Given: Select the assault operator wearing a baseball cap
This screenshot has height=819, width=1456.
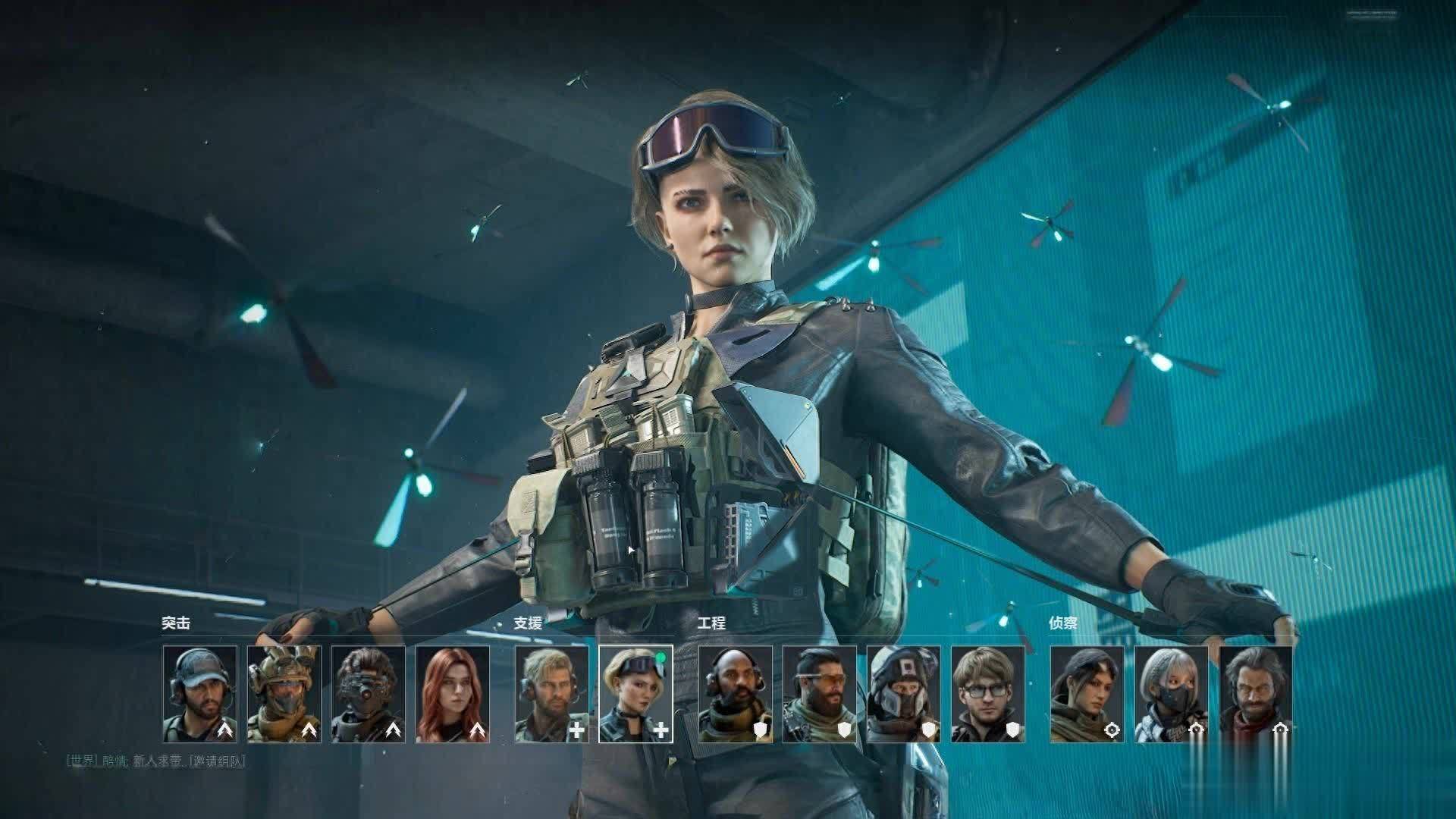Looking at the screenshot, I should coord(200,694).
